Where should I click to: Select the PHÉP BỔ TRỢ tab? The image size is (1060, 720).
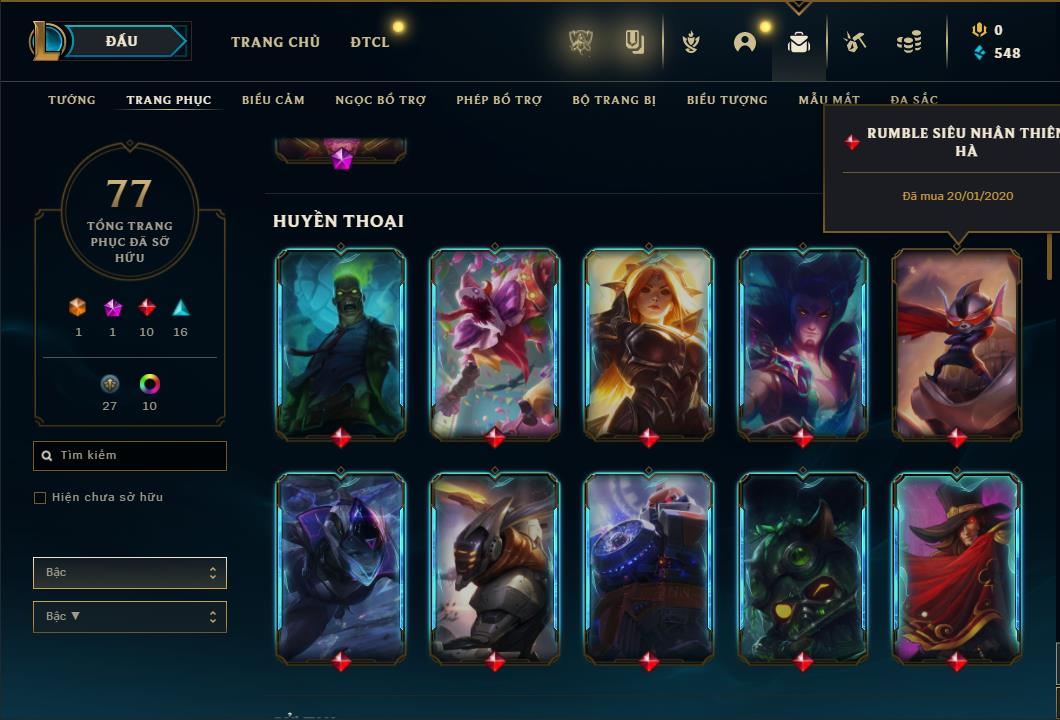pos(499,100)
